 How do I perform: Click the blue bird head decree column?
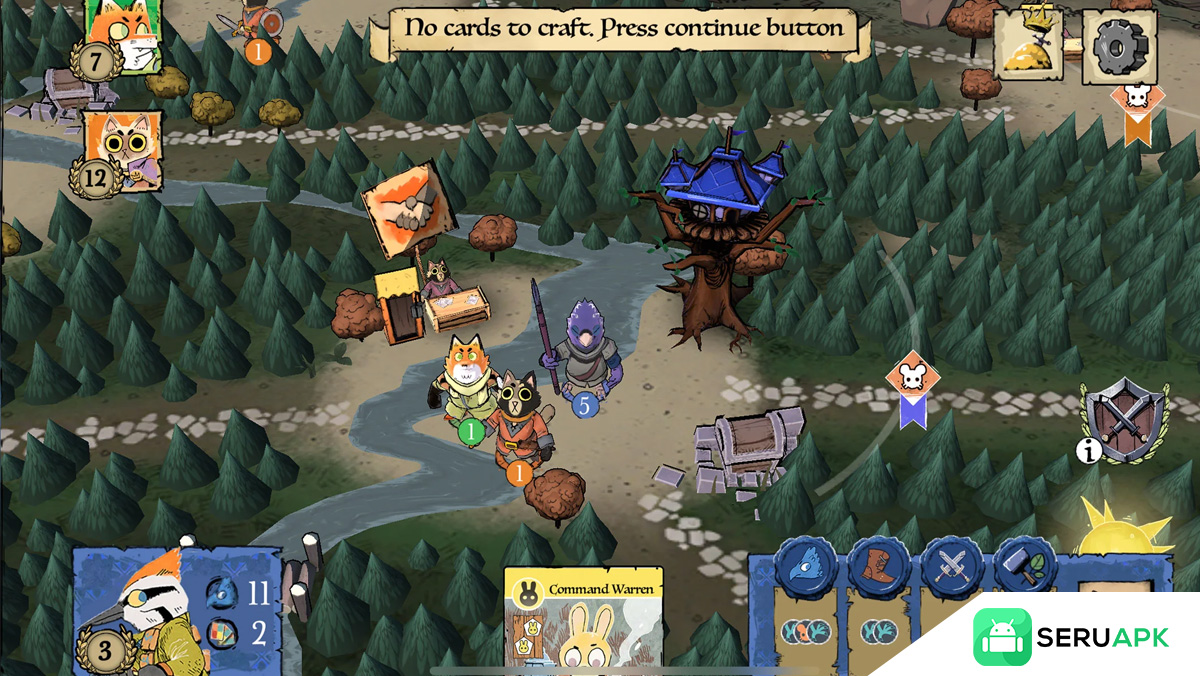tap(805, 568)
